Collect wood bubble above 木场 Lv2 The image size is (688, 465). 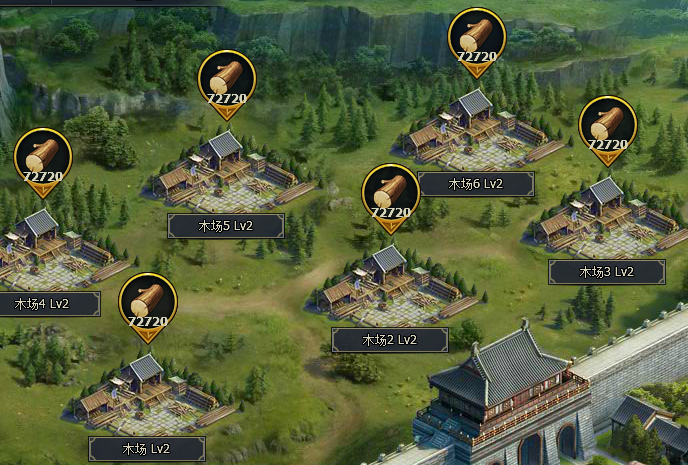click(148, 304)
